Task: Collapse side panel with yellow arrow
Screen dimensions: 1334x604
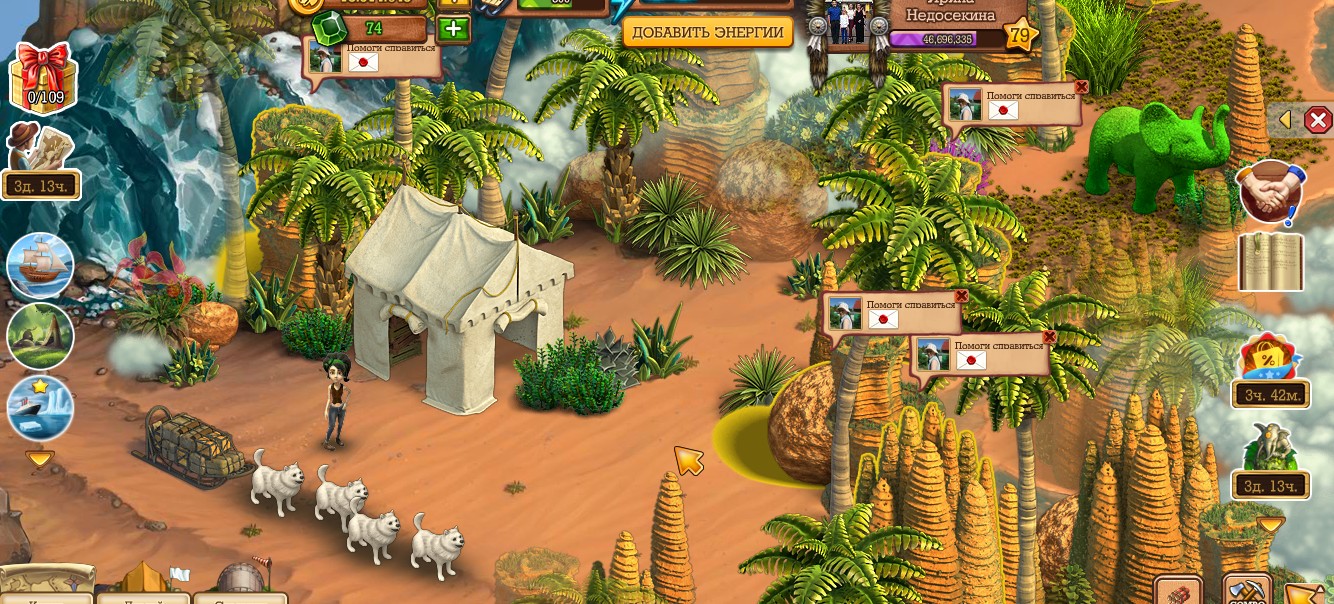Action: (1286, 120)
